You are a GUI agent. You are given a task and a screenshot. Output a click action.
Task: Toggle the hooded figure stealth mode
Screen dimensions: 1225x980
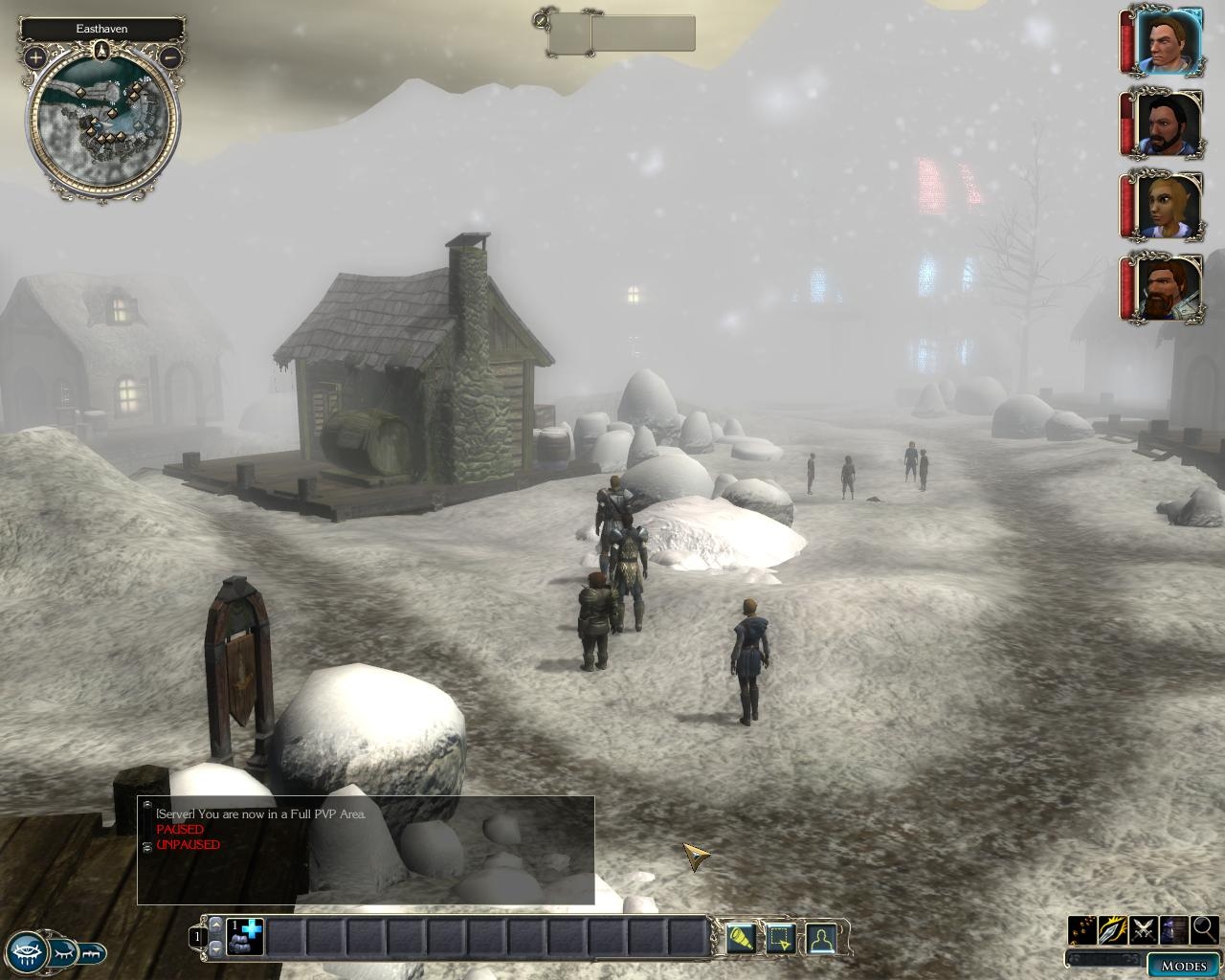click(x=1173, y=929)
